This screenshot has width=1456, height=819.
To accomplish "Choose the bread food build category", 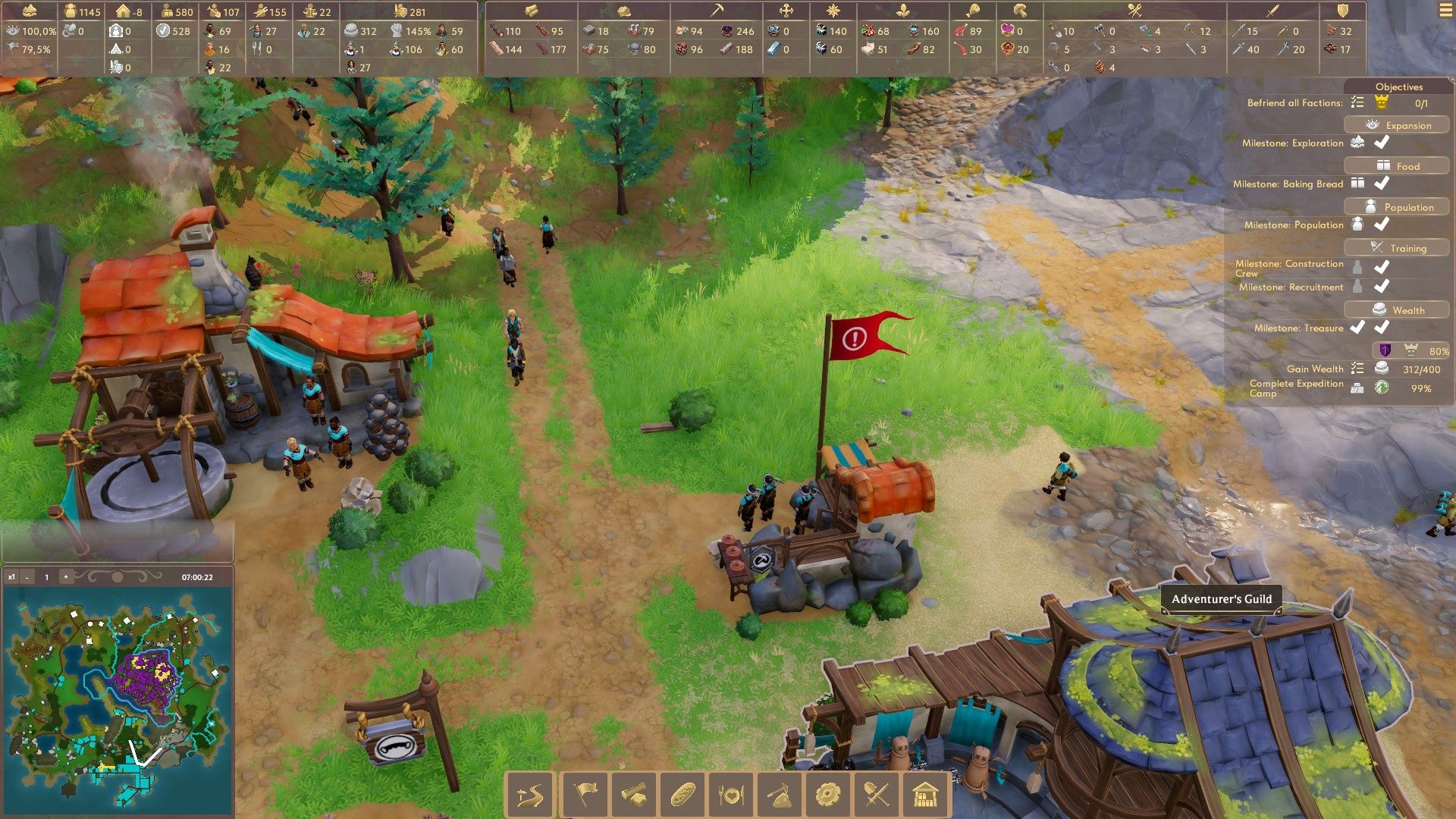I will [x=682, y=795].
